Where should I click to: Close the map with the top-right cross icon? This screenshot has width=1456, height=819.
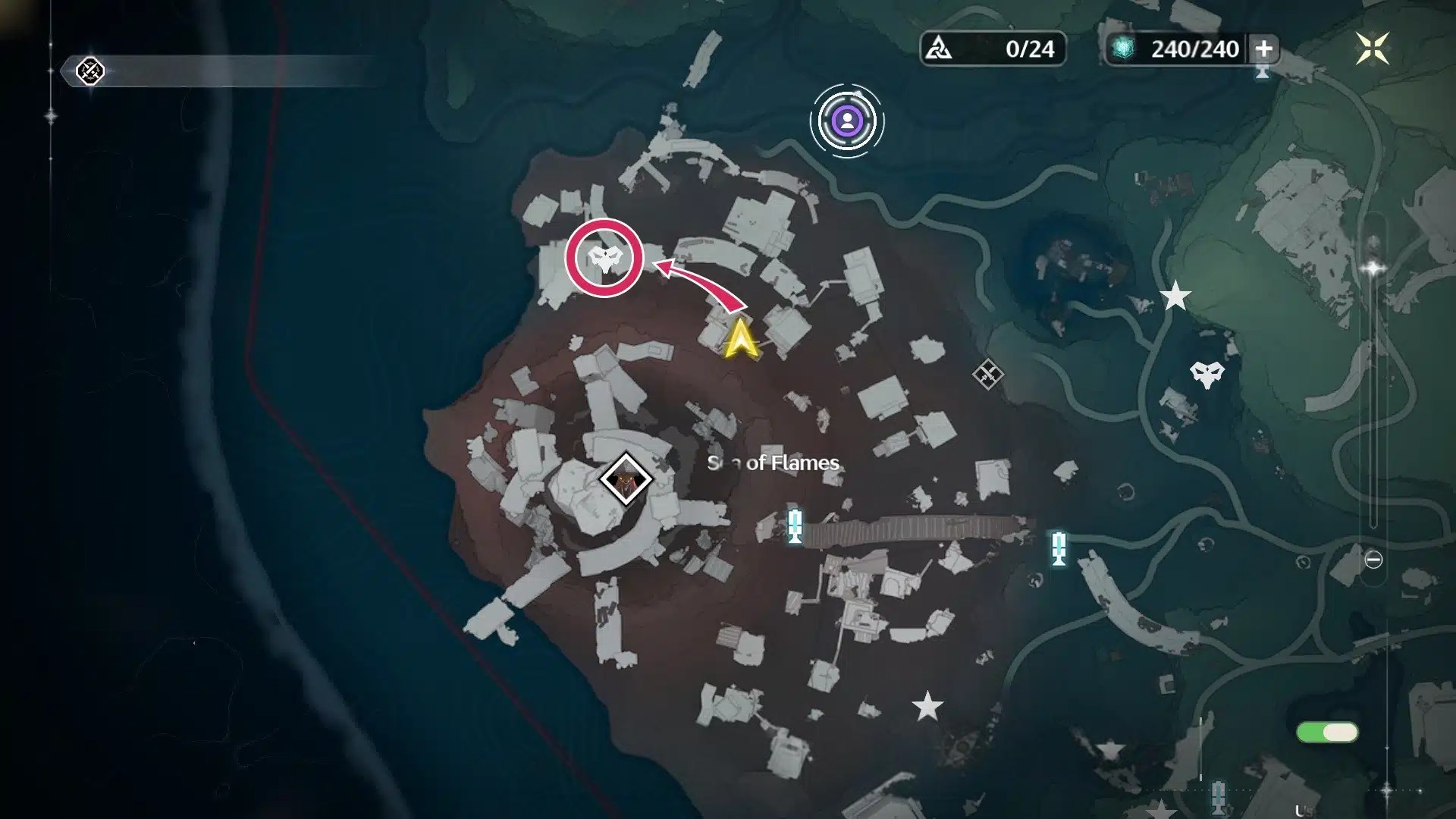(x=1373, y=49)
